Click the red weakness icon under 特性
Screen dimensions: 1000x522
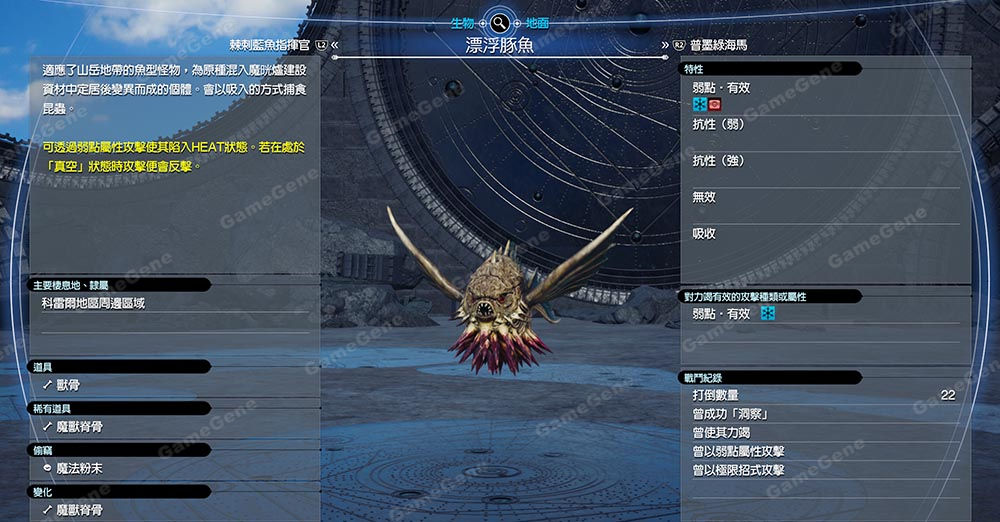click(715, 104)
